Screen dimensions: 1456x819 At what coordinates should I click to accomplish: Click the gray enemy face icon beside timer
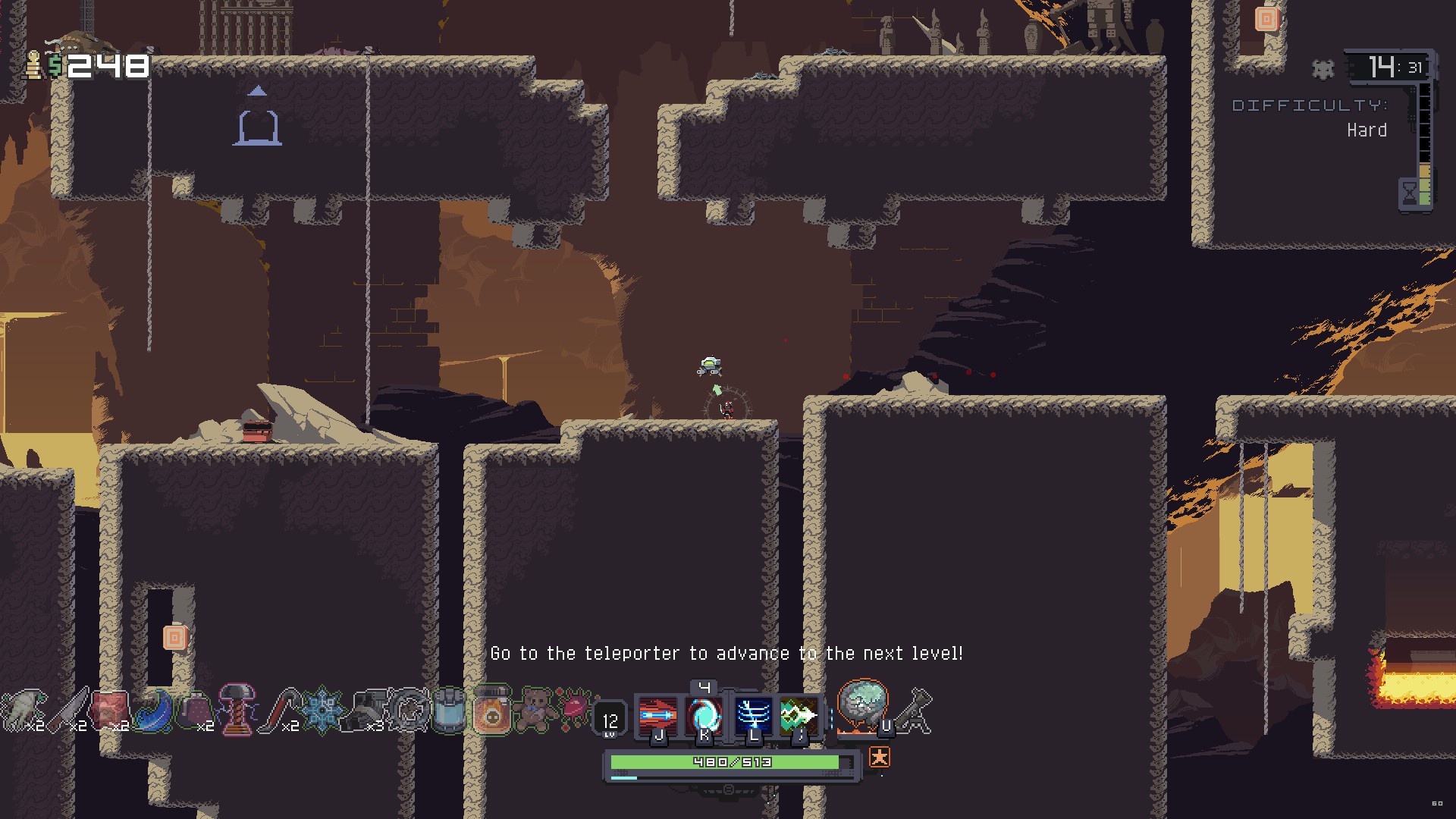[x=1323, y=69]
